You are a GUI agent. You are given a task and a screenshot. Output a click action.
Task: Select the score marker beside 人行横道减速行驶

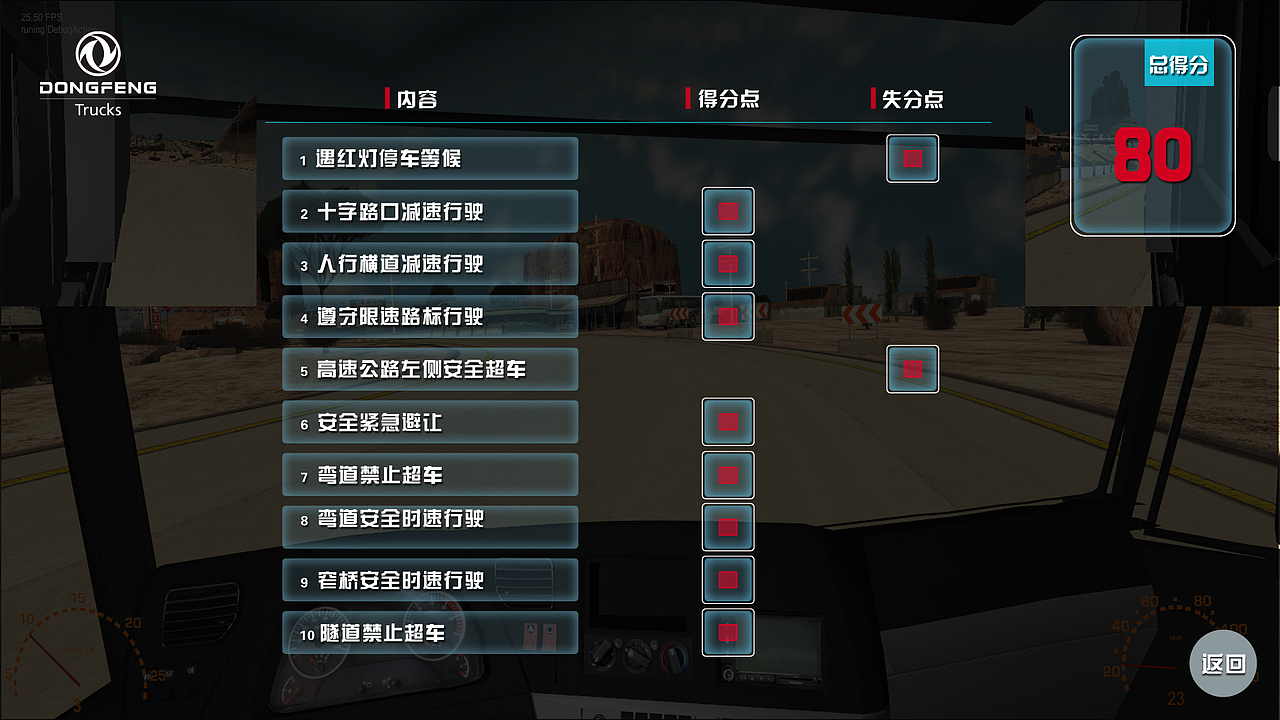pyautogui.click(x=728, y=264)
